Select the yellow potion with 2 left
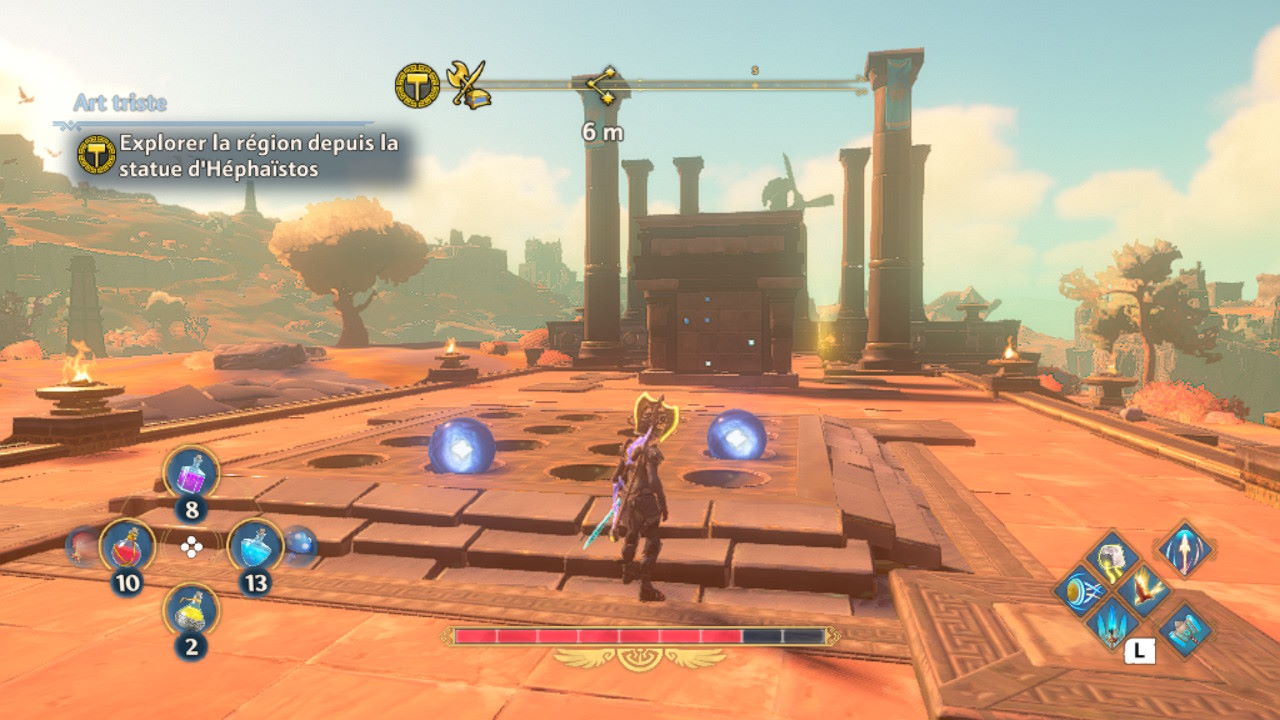Viewport: 1280px width, 720px height. (x=191, y=610)
